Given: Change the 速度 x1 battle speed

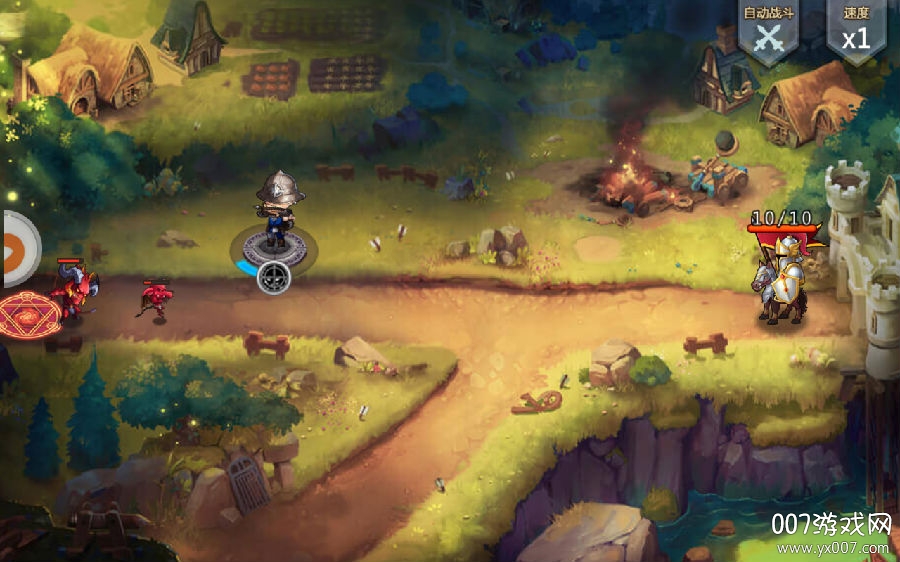Looking at the screenshot, I should 855,32.
